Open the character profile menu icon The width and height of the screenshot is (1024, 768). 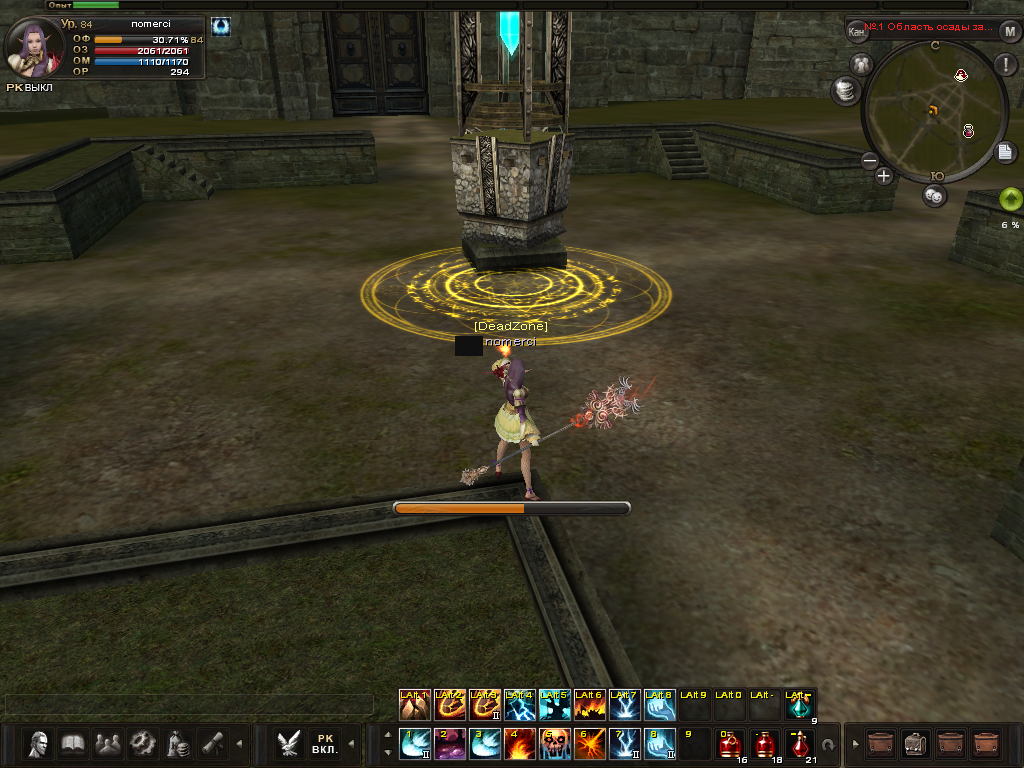[x=40, y=743]
